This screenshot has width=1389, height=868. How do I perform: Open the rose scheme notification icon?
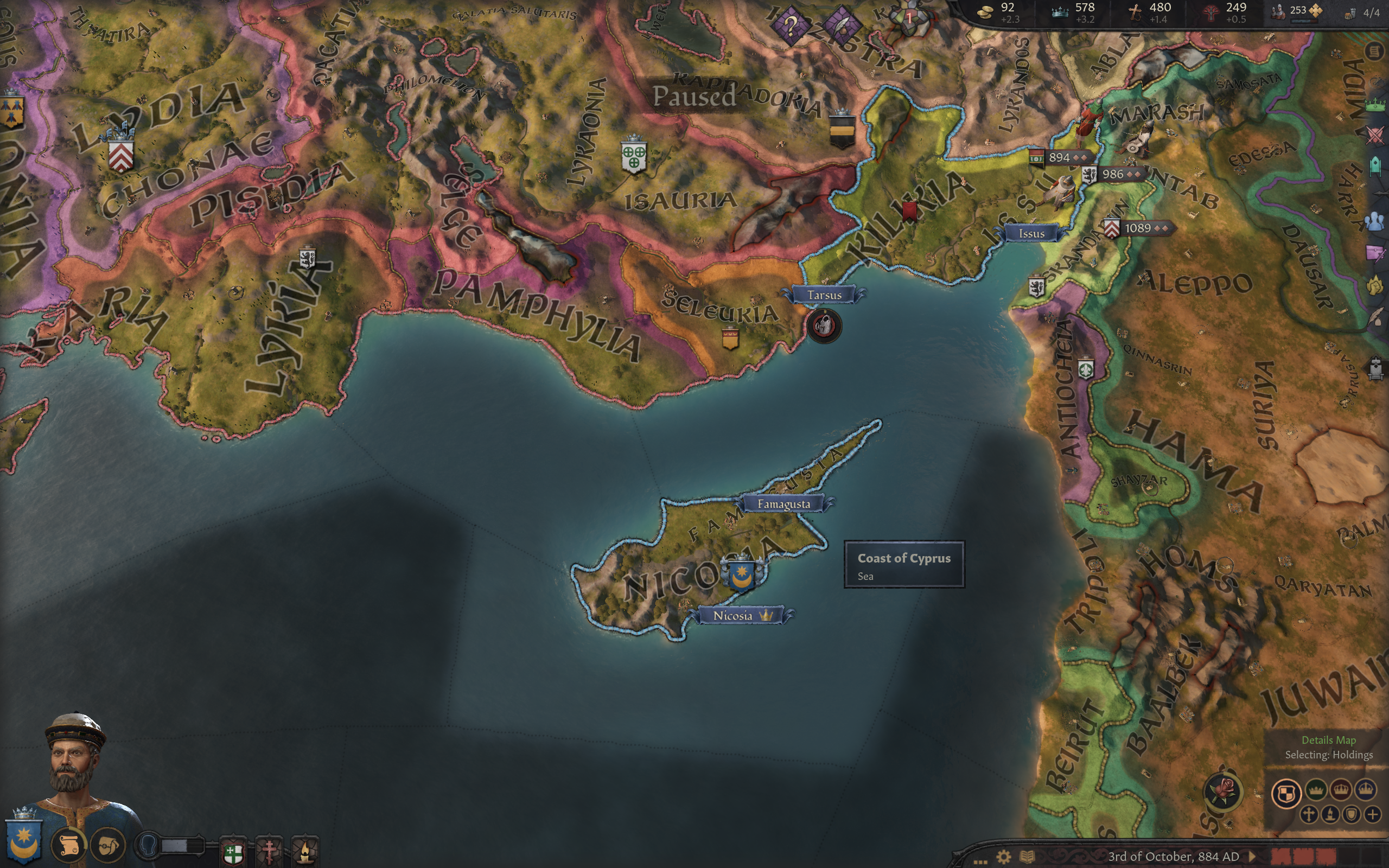click(1223, 792)
